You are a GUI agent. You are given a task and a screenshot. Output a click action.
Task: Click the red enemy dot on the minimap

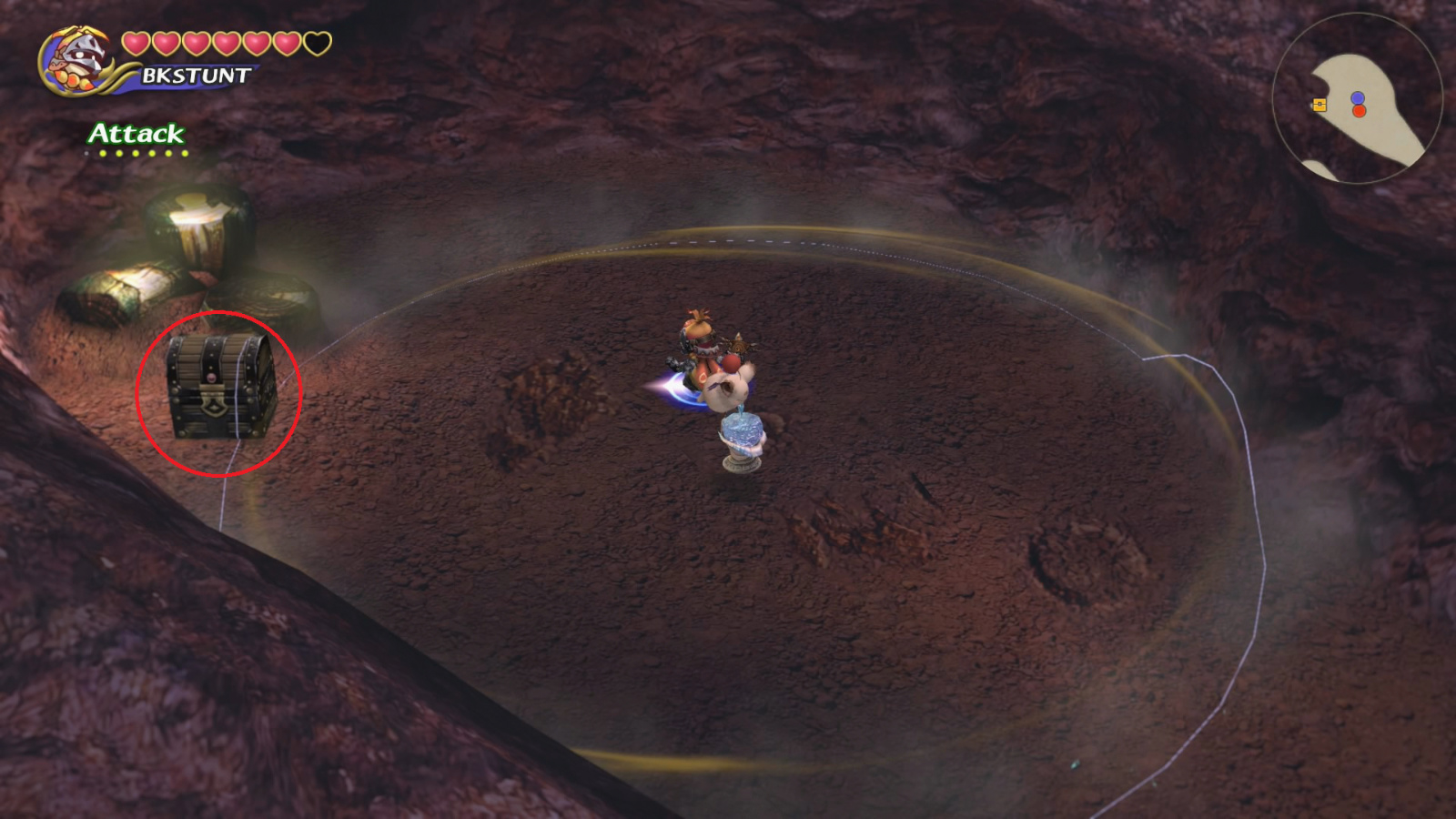[1359, 111]
